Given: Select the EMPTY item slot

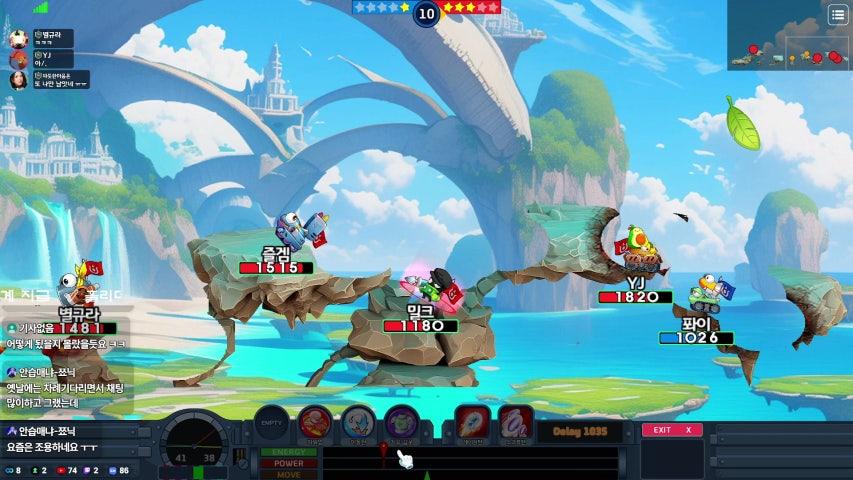Looking at the screenshot, I should point(273,422).
